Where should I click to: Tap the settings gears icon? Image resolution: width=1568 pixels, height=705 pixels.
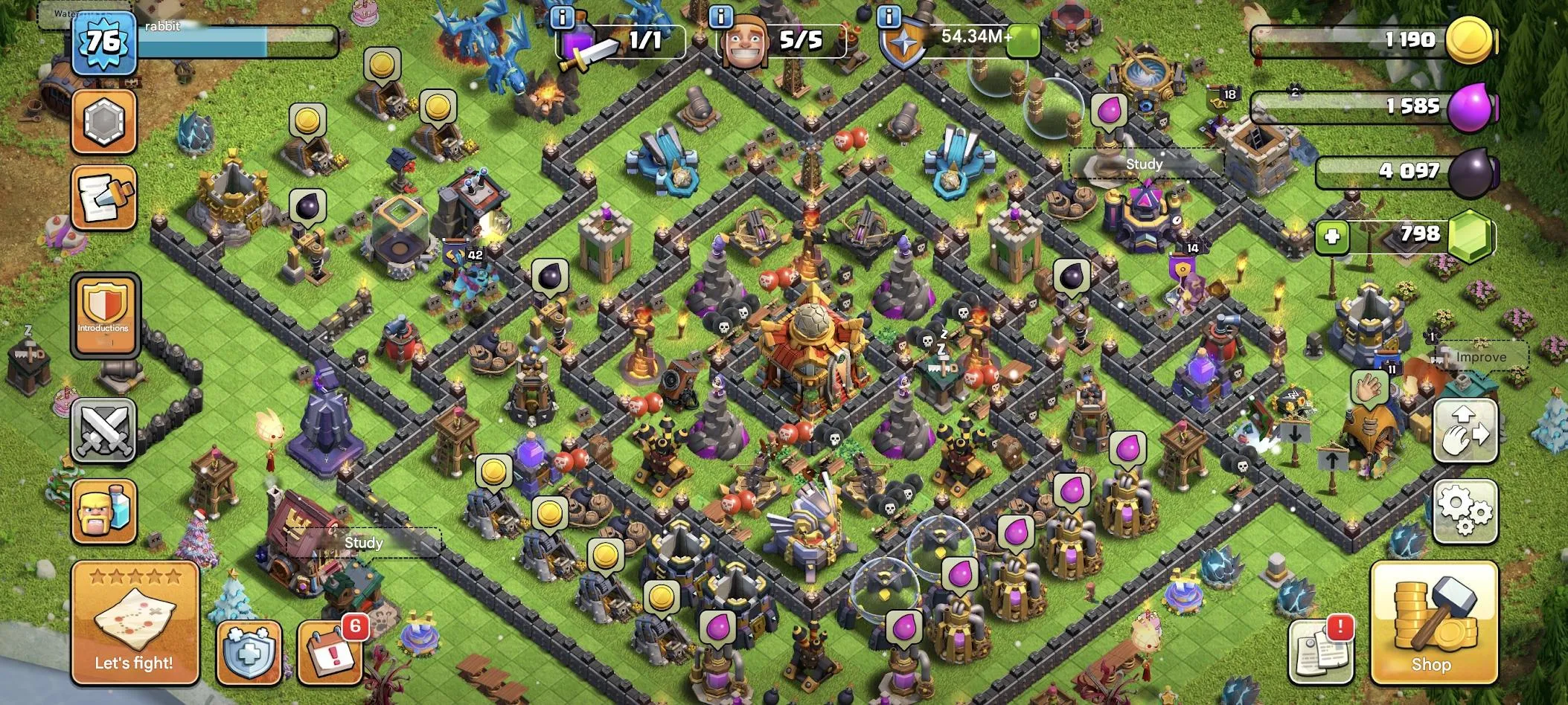[1465, 512]
